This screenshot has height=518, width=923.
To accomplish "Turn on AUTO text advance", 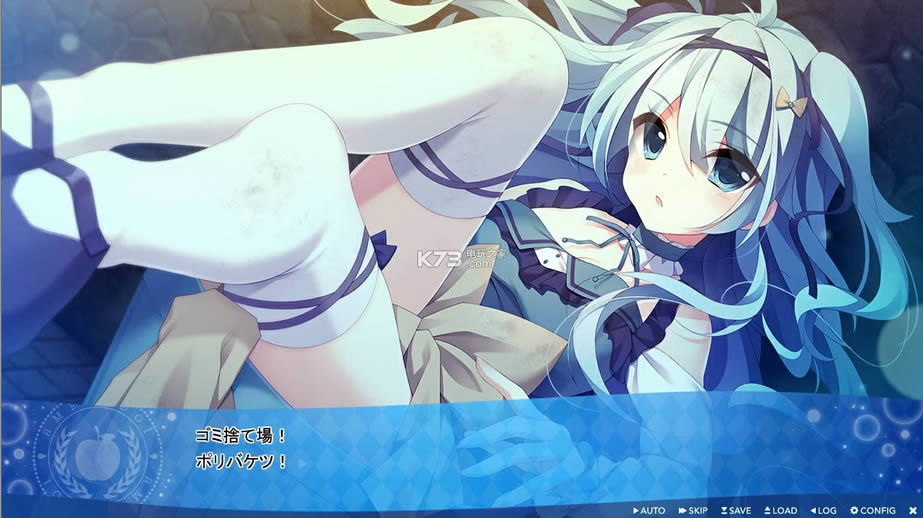I will (649, 510).
